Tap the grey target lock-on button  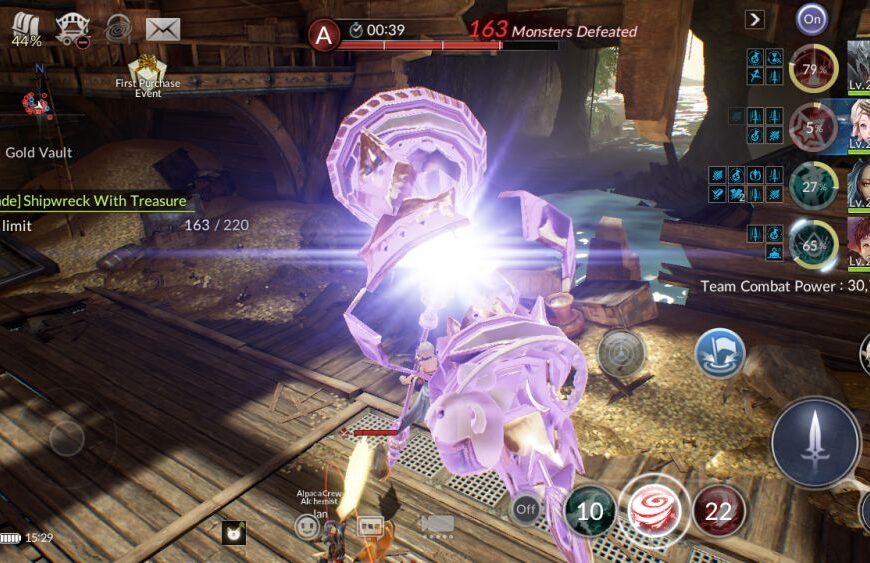pos(621,353)
